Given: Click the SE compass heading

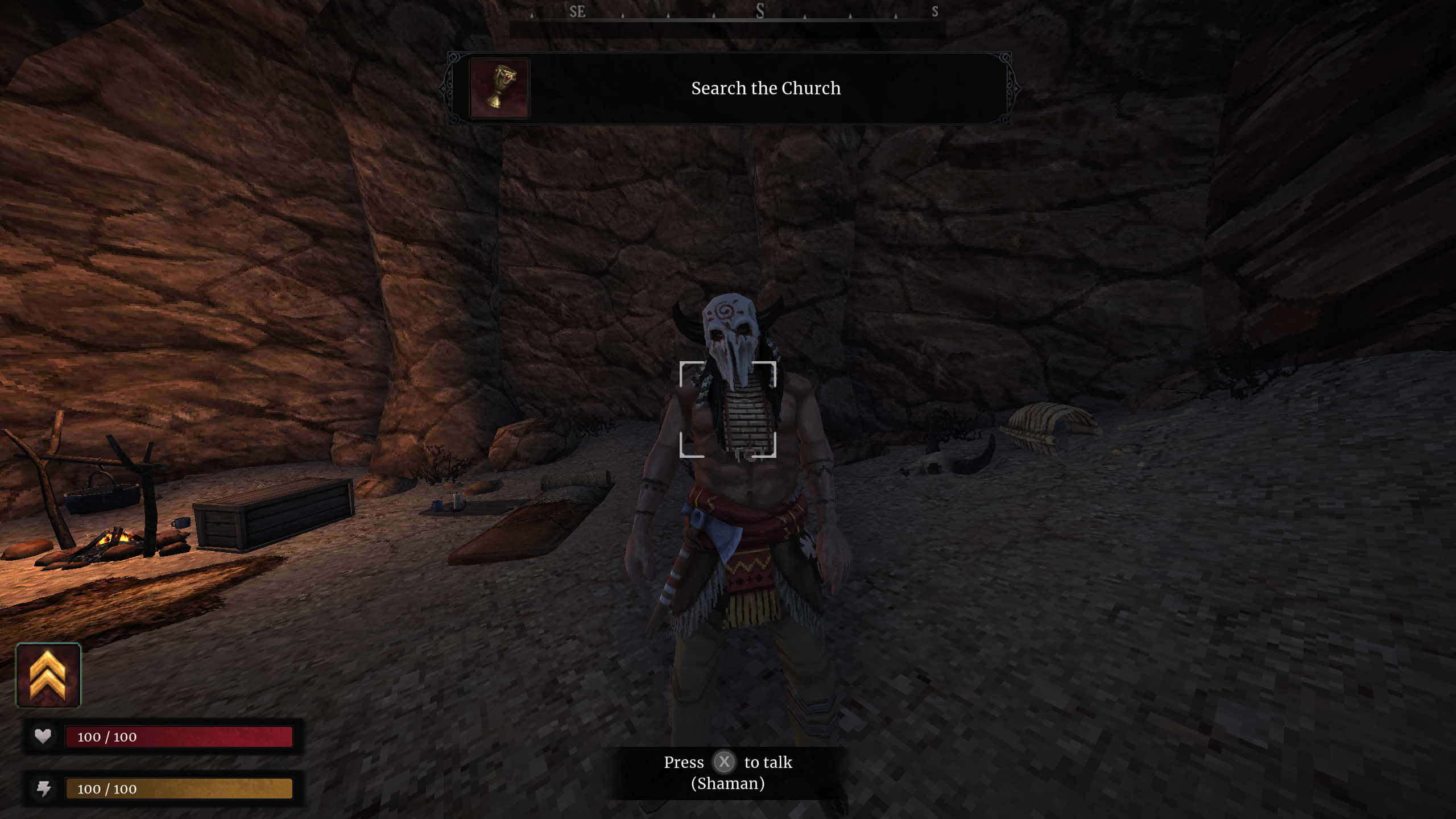Looking at the screenshot, I should (576, 10).
